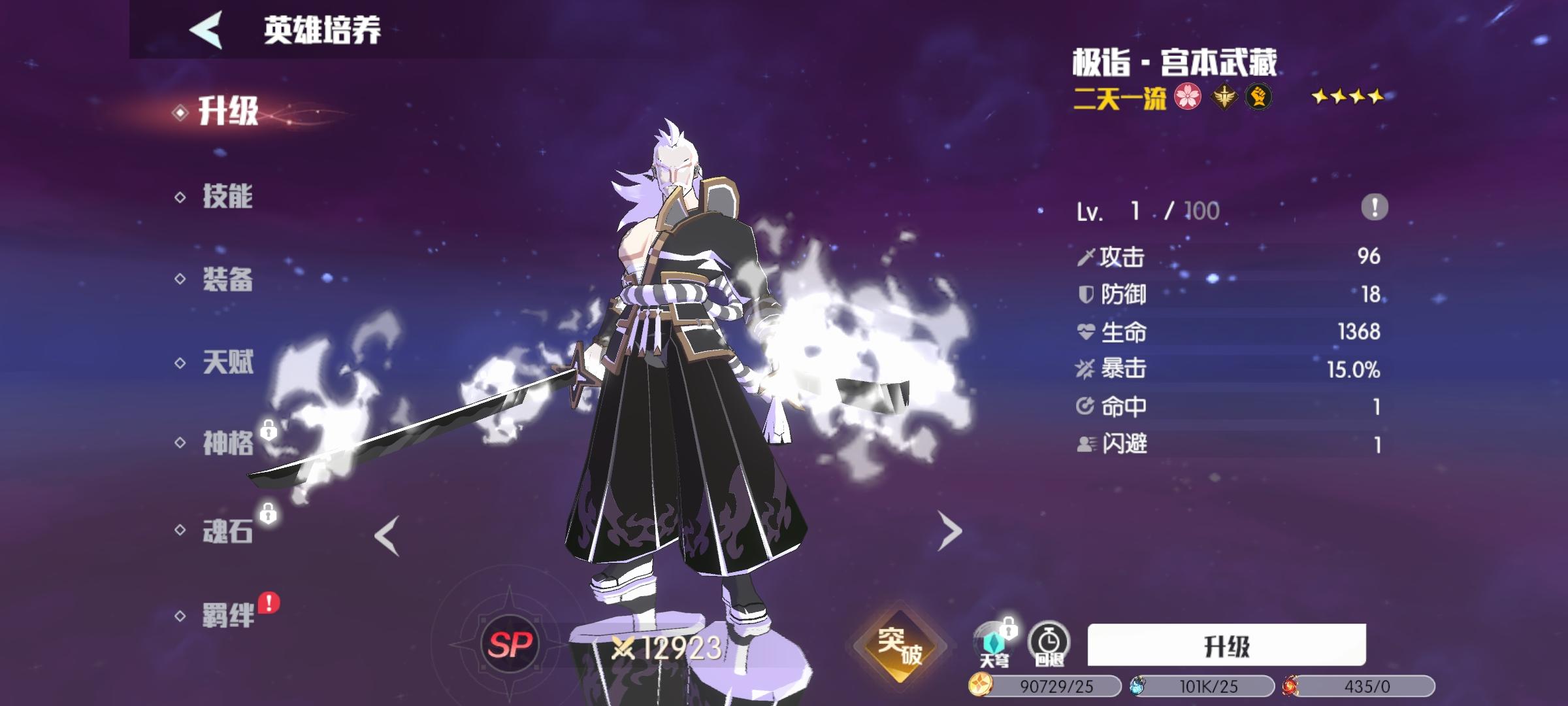Open the 装备 tab
The height and width of the screenshot is (706, 1568).
pos(227,280)
